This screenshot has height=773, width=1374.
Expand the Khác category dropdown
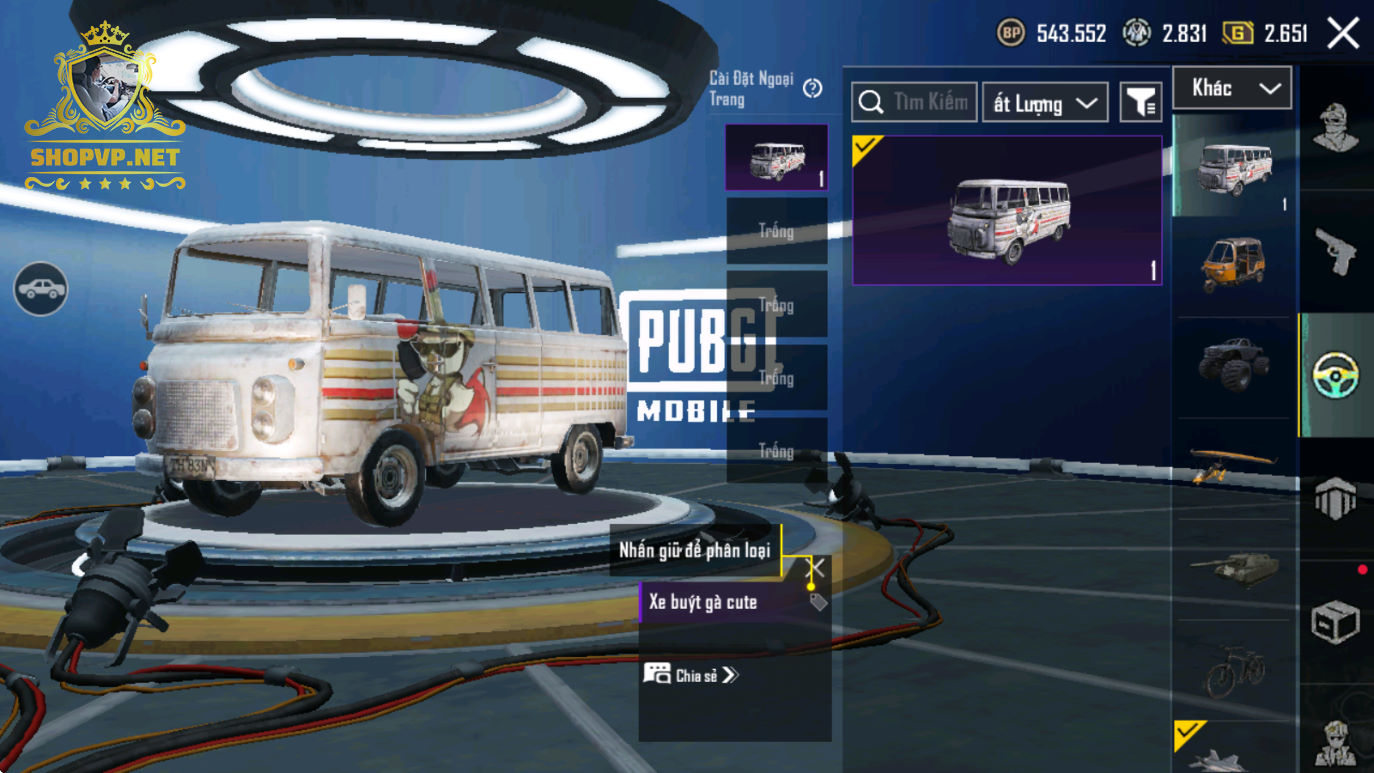[1232, 88]
